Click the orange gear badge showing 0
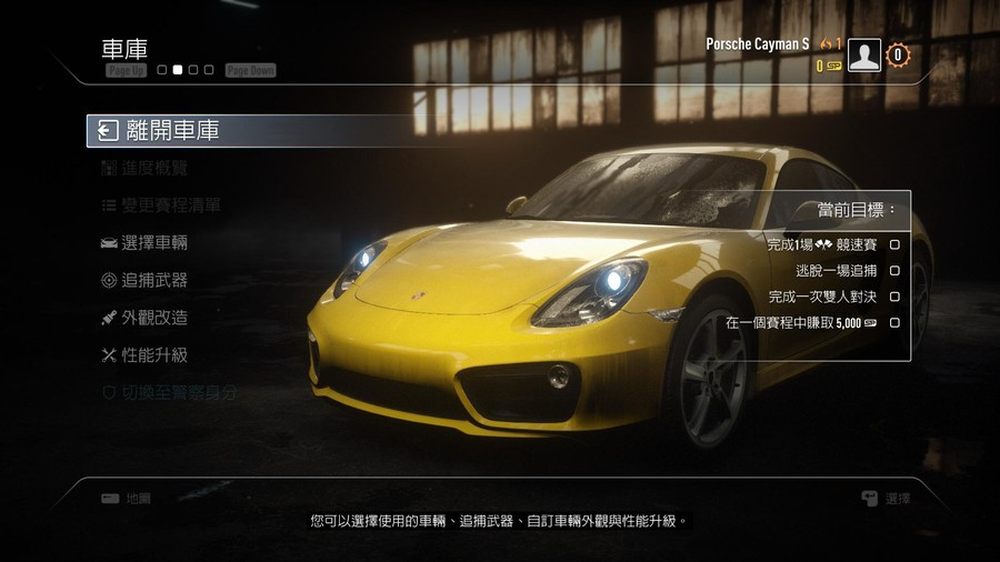 pos(898,55)
